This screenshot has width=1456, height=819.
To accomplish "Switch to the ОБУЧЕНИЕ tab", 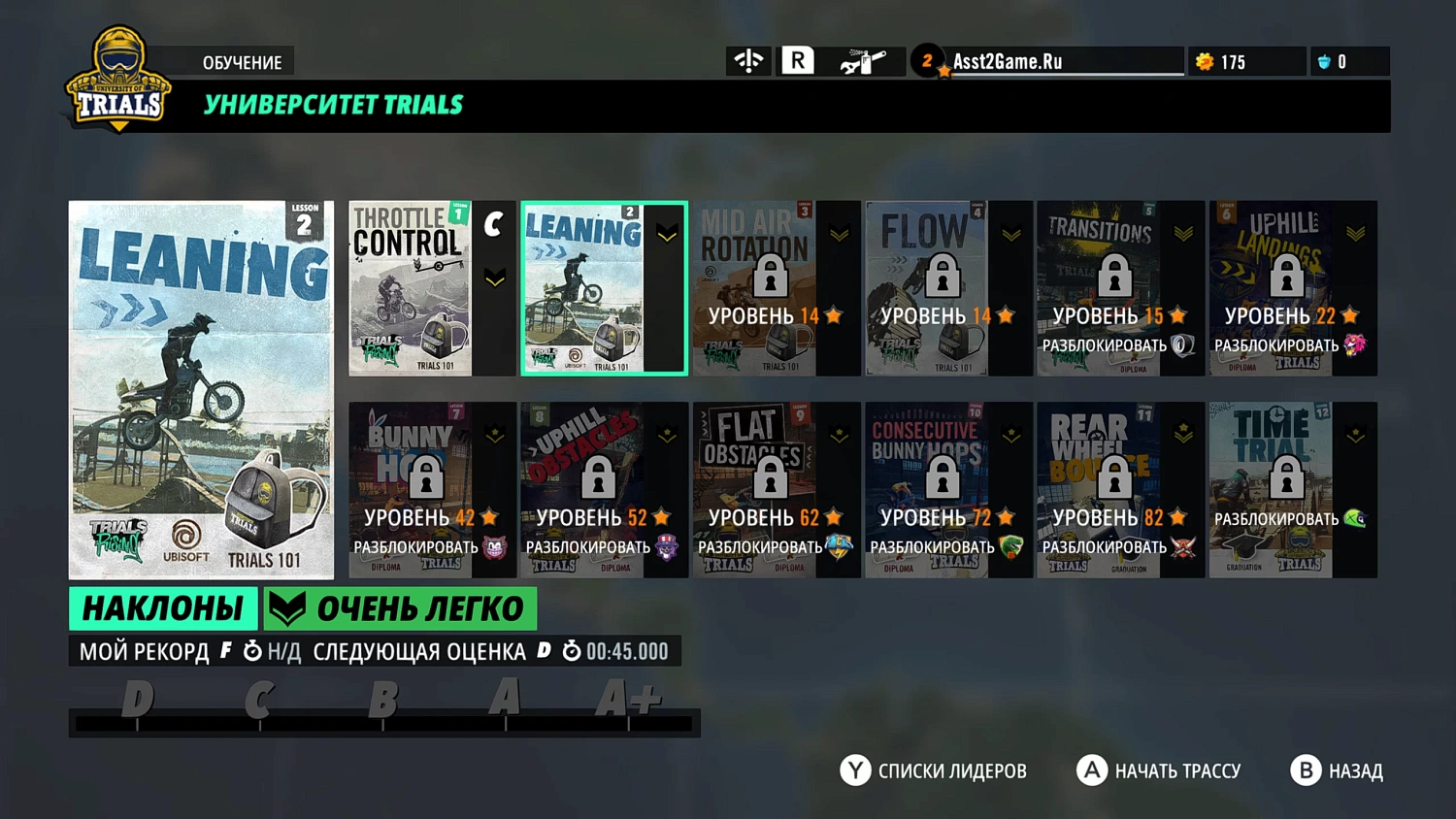I will pyautogui.click(x=242, y=61).
